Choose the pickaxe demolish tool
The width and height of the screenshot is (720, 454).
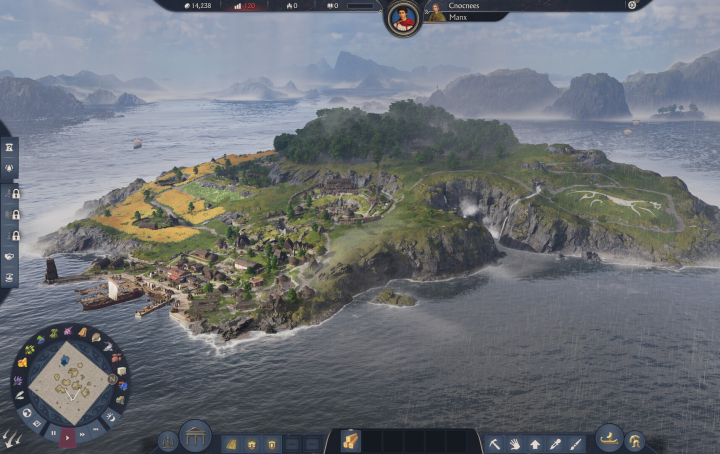495,443
